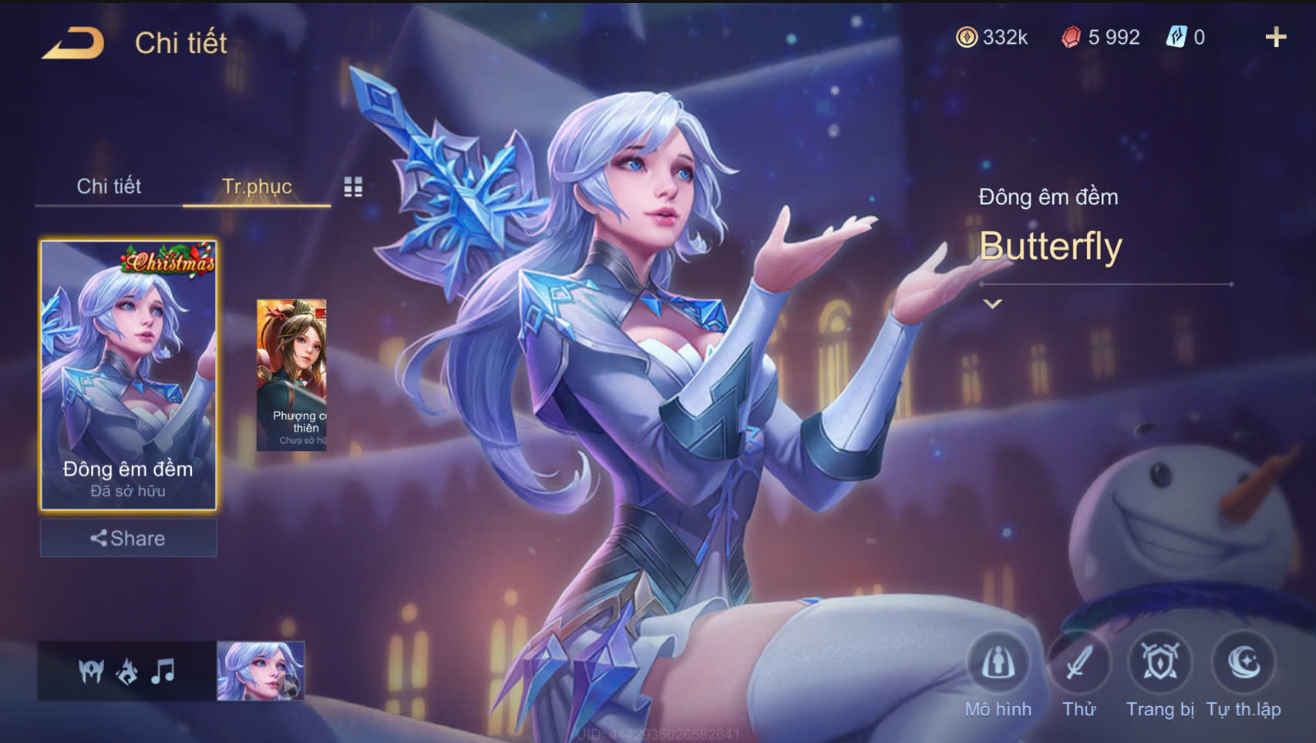Expand the chevron below the Butterfly name
Image resolution: width=1316 pixels, height=743 pixels.
pyautogui.click(x=991, y=301)
